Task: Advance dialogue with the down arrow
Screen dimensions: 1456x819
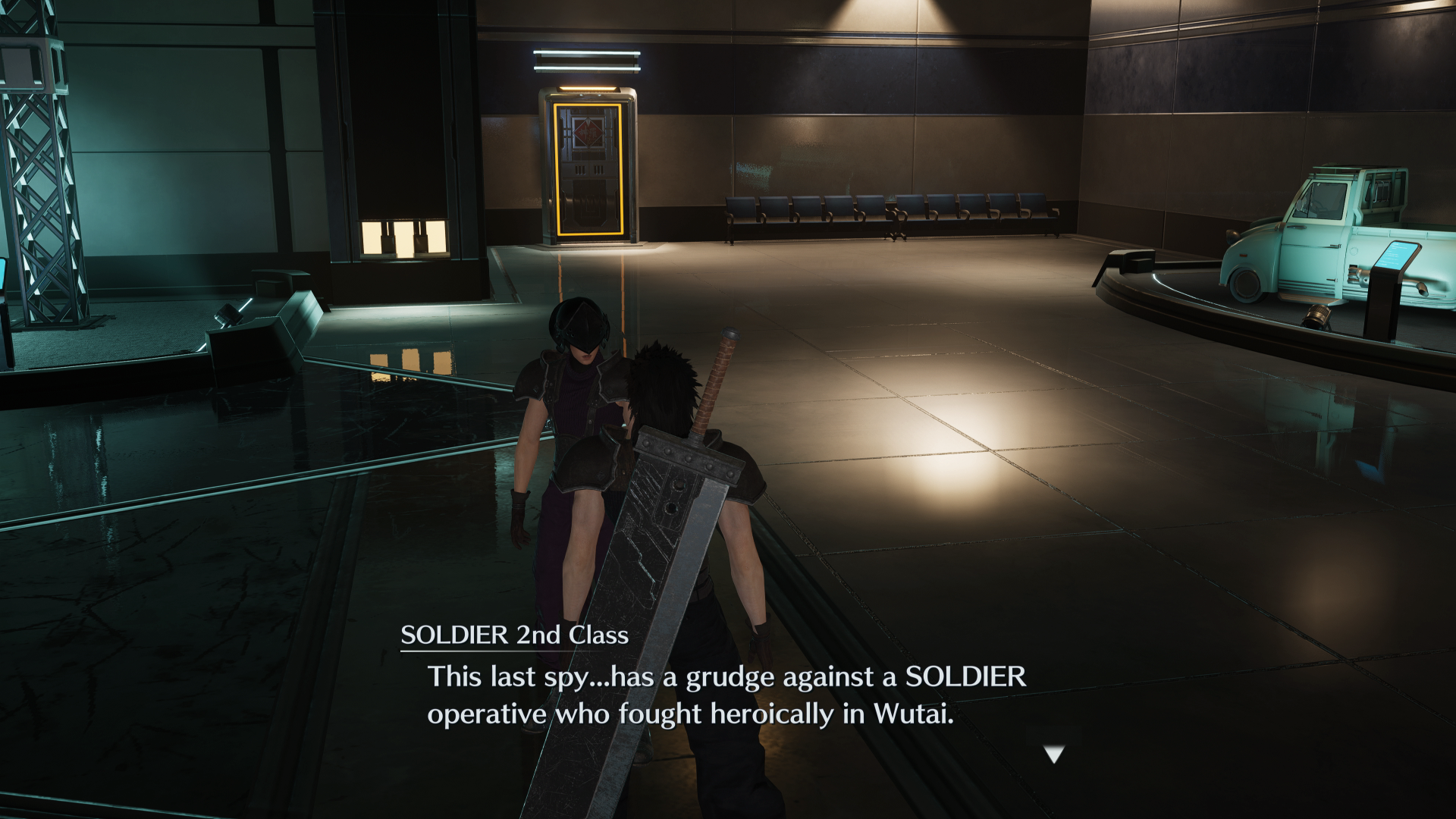Action: click(x=1054, y=754)
